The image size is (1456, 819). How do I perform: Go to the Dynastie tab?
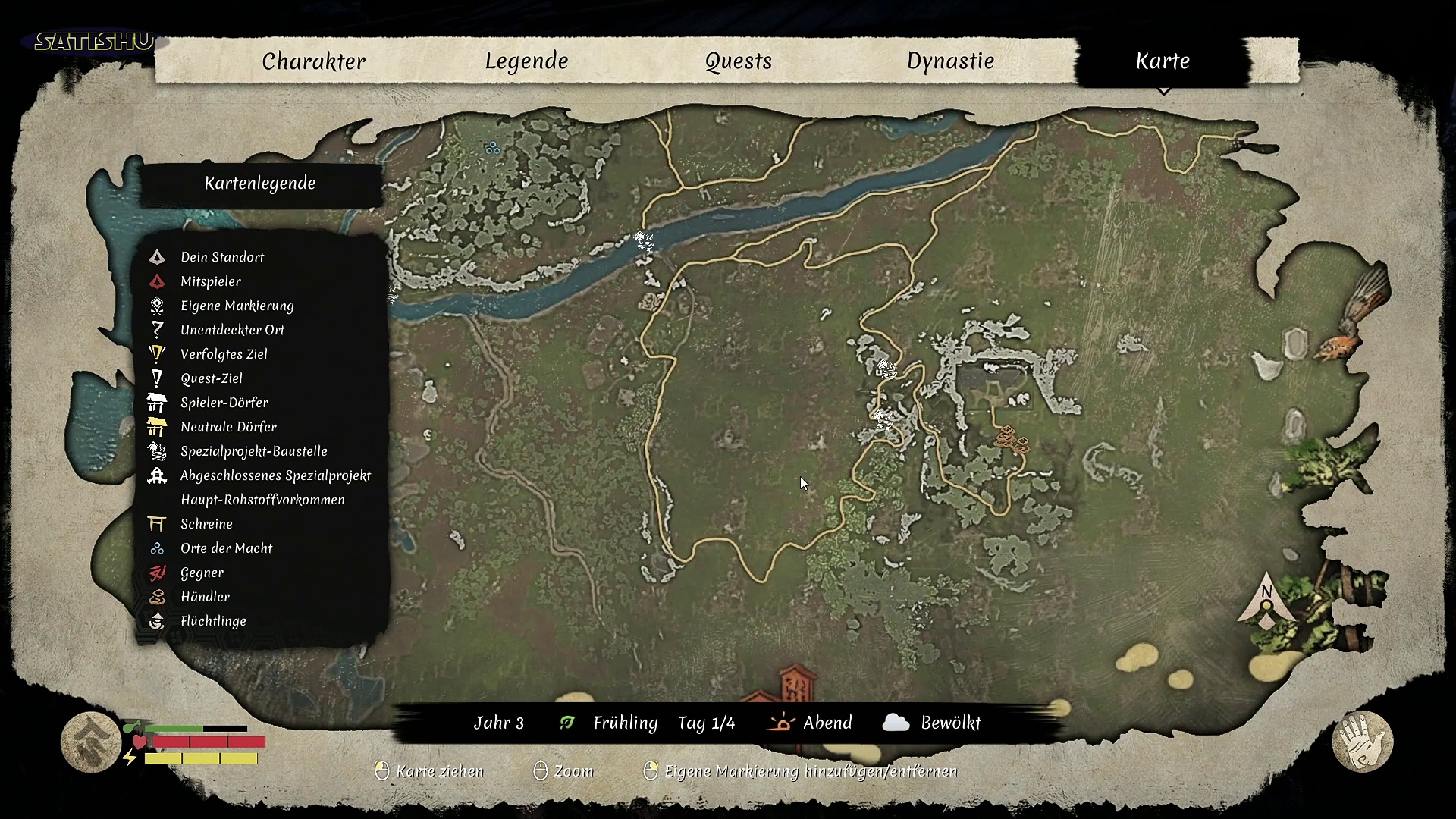point(950,61)
